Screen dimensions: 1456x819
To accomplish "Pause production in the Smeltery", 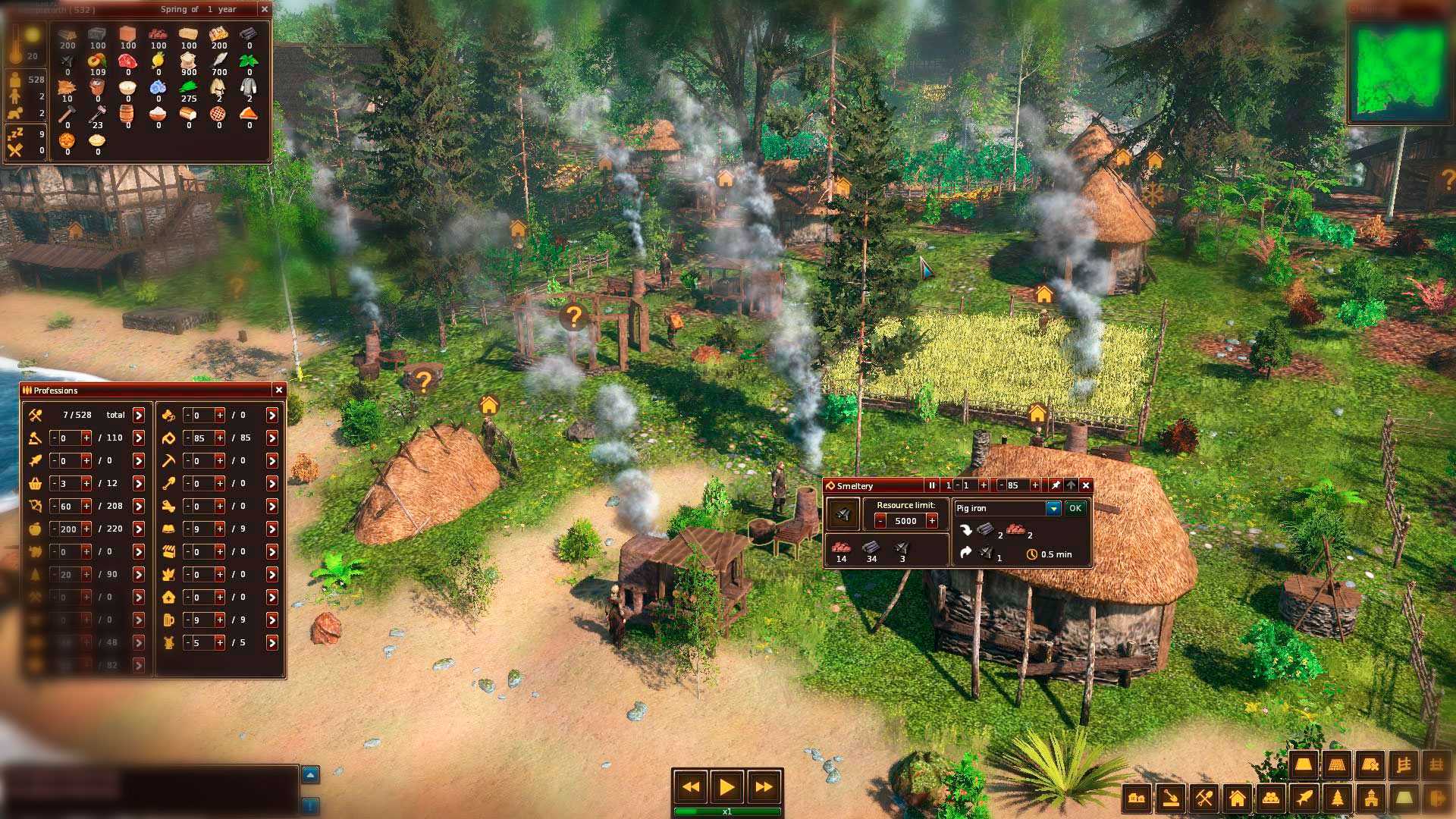I will 932,485.
